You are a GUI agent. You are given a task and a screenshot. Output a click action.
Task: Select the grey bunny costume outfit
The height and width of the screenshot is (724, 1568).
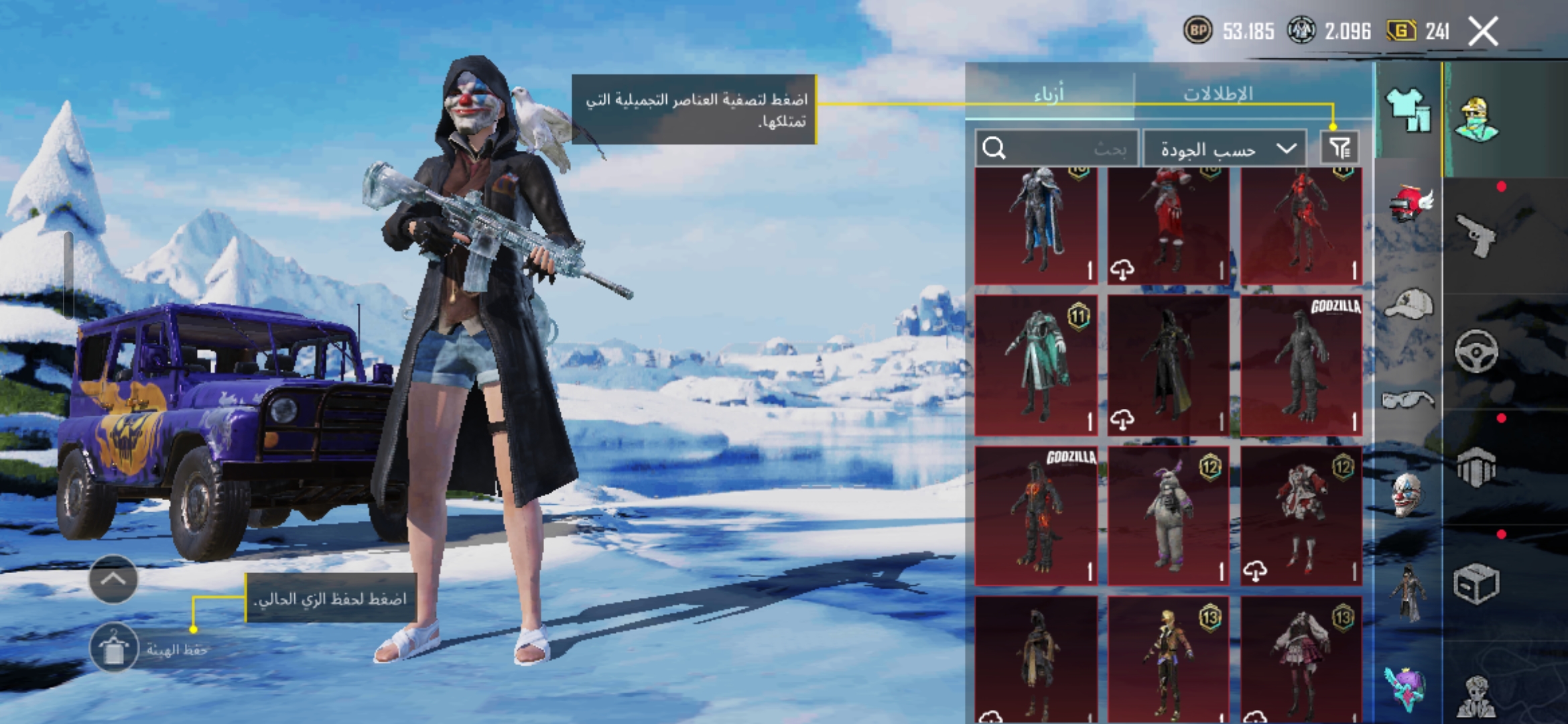[x=1168, y=516]
